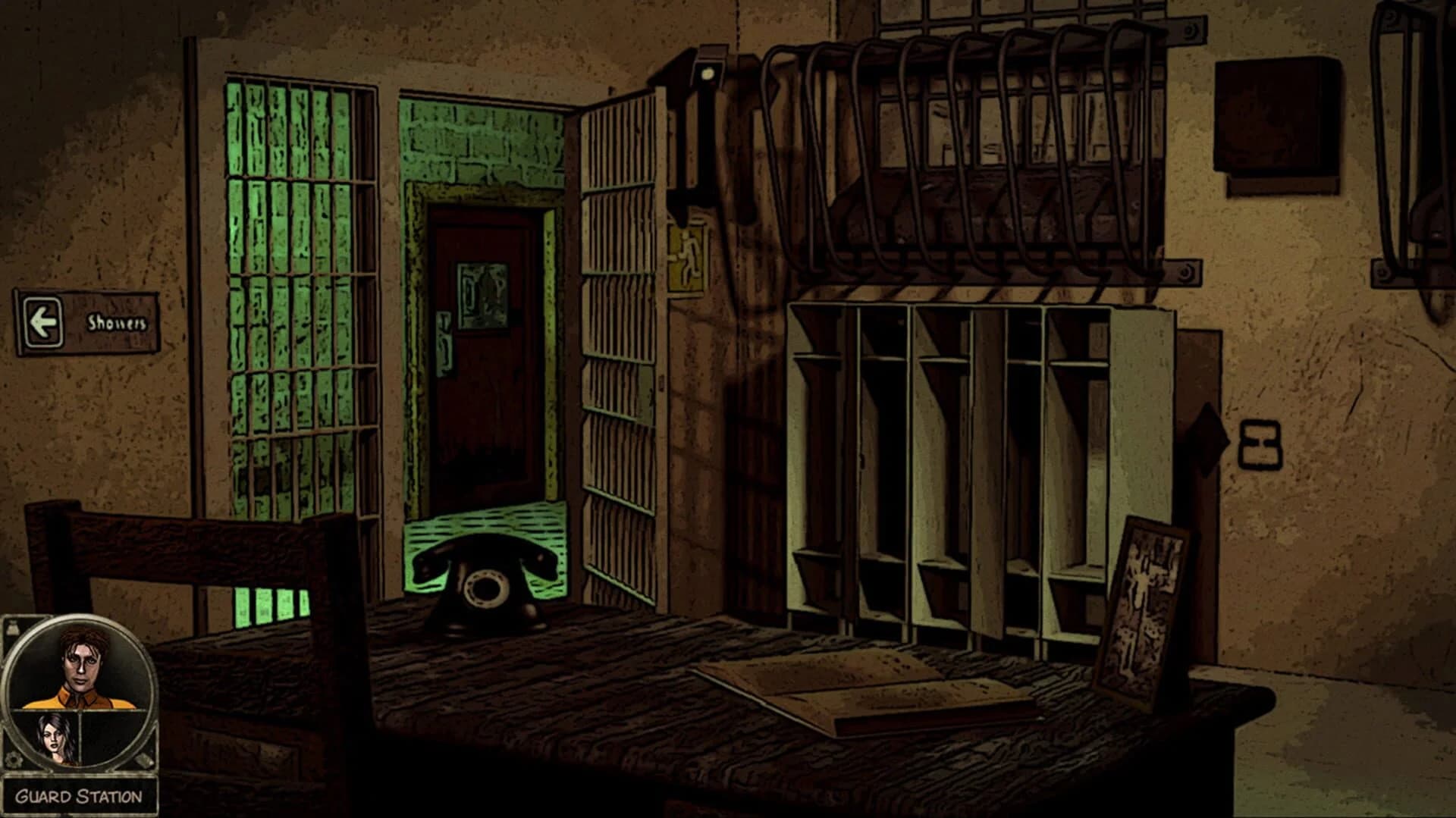Select the key icon on the HUD frame
This screenshot has width=1456, height=818.
[143, 760]
